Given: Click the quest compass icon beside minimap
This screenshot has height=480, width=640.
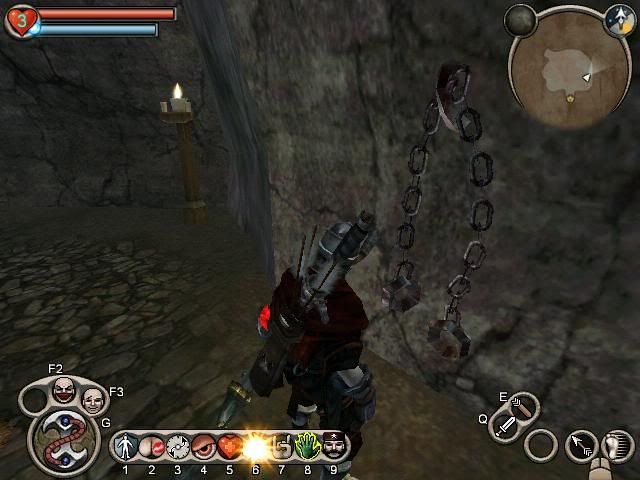Looking at the screenshot, I should (x=617, y=17).
